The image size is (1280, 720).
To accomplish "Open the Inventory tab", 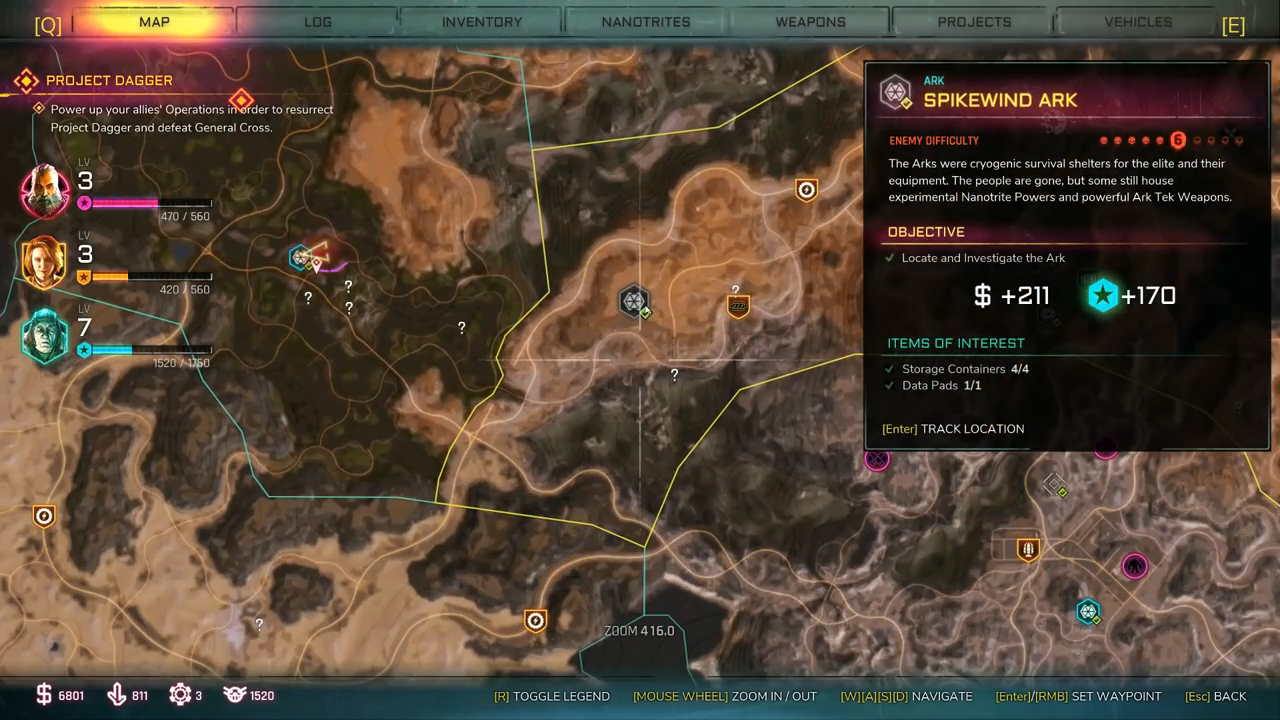I will (x=482, y=22).
